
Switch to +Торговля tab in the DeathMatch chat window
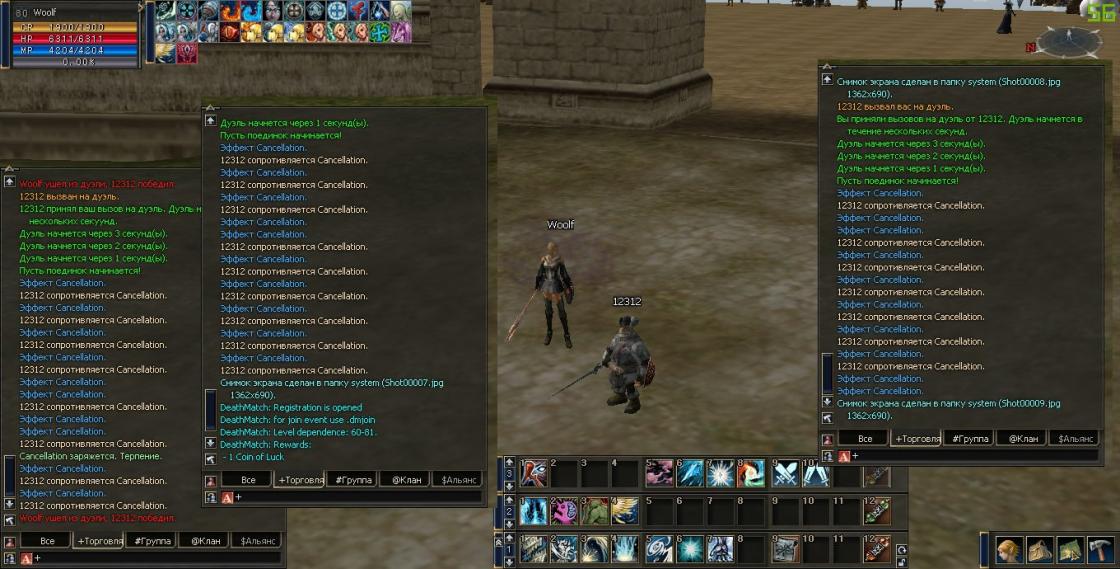click(301, 480)
